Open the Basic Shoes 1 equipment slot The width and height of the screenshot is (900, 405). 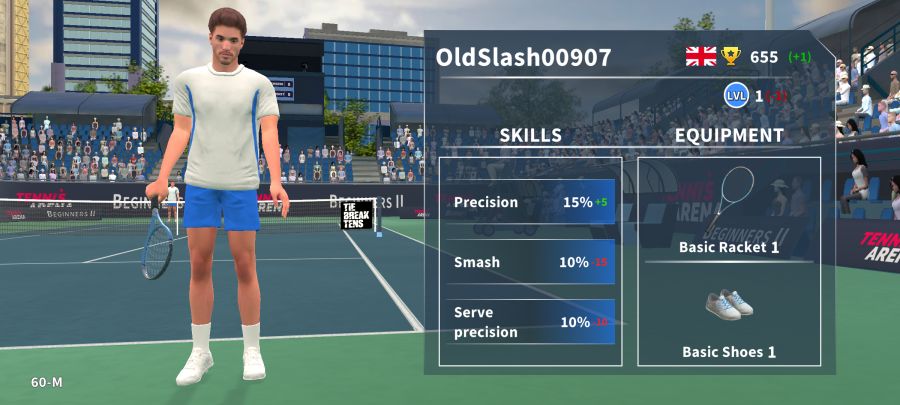coord(729,318)
